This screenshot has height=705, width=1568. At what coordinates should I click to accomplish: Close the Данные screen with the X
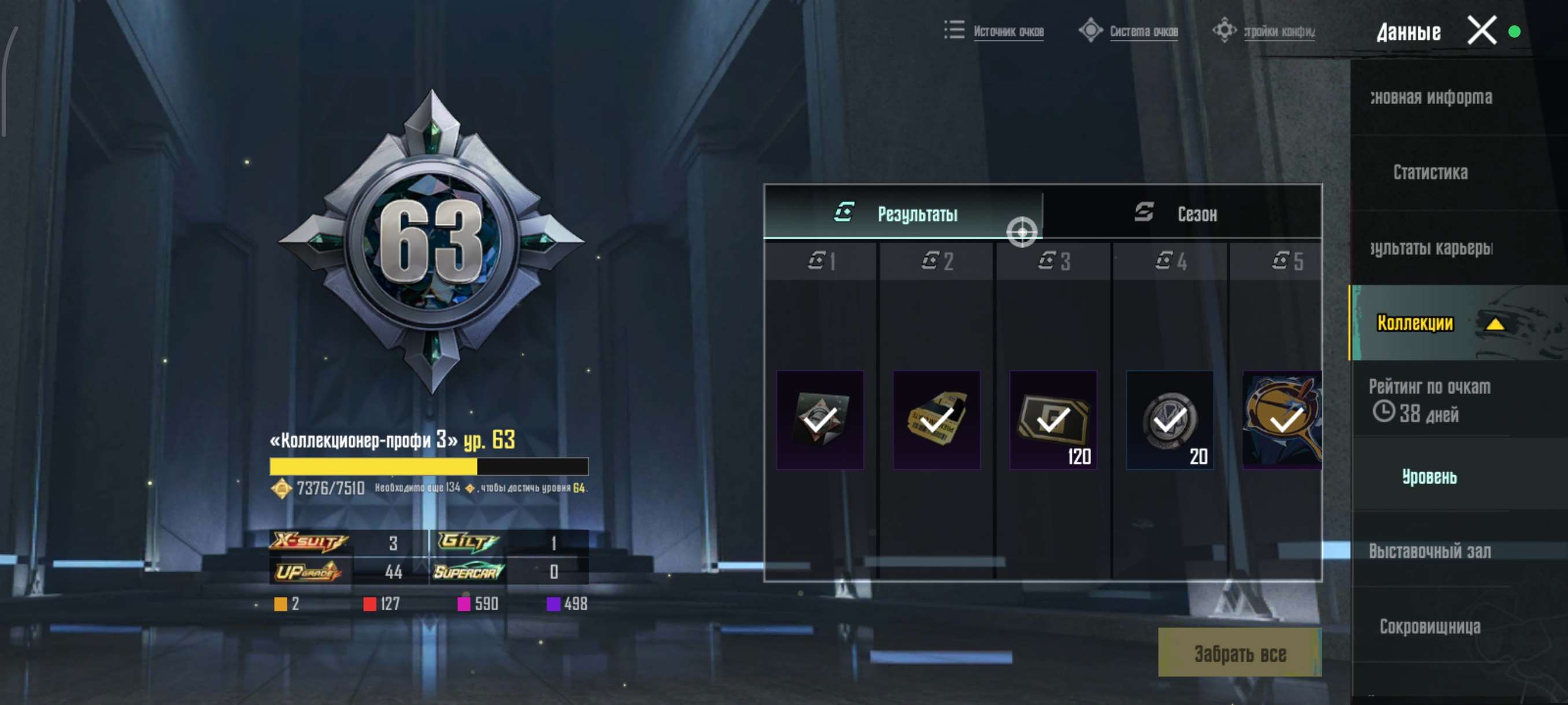pyautogui.click(x=1481, y=31)
